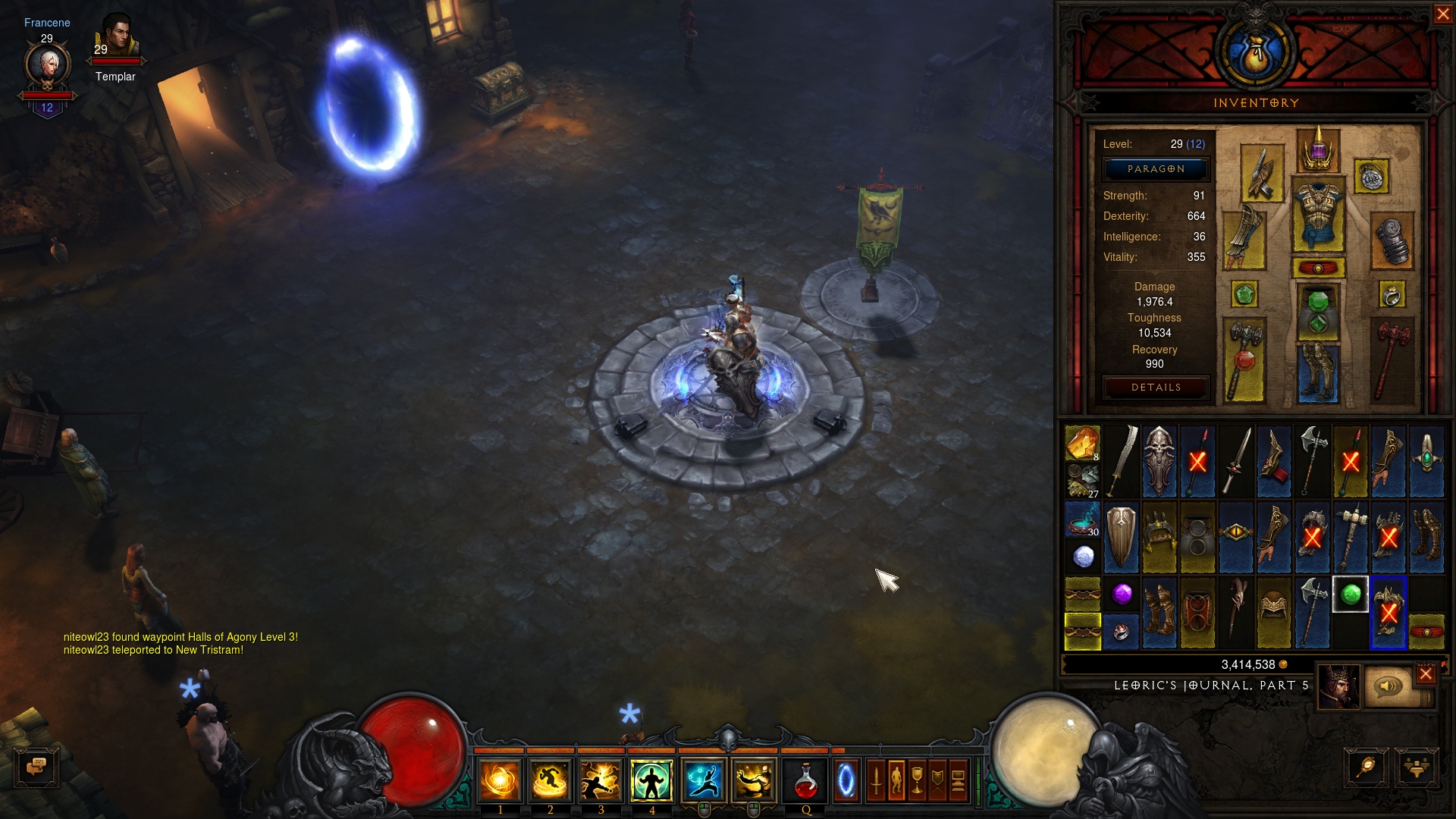Image resolution: width=1456 pixels, height=819 pixels.
Task: Pick the curved sword in the bag
Action: [x=1122, y=461]
